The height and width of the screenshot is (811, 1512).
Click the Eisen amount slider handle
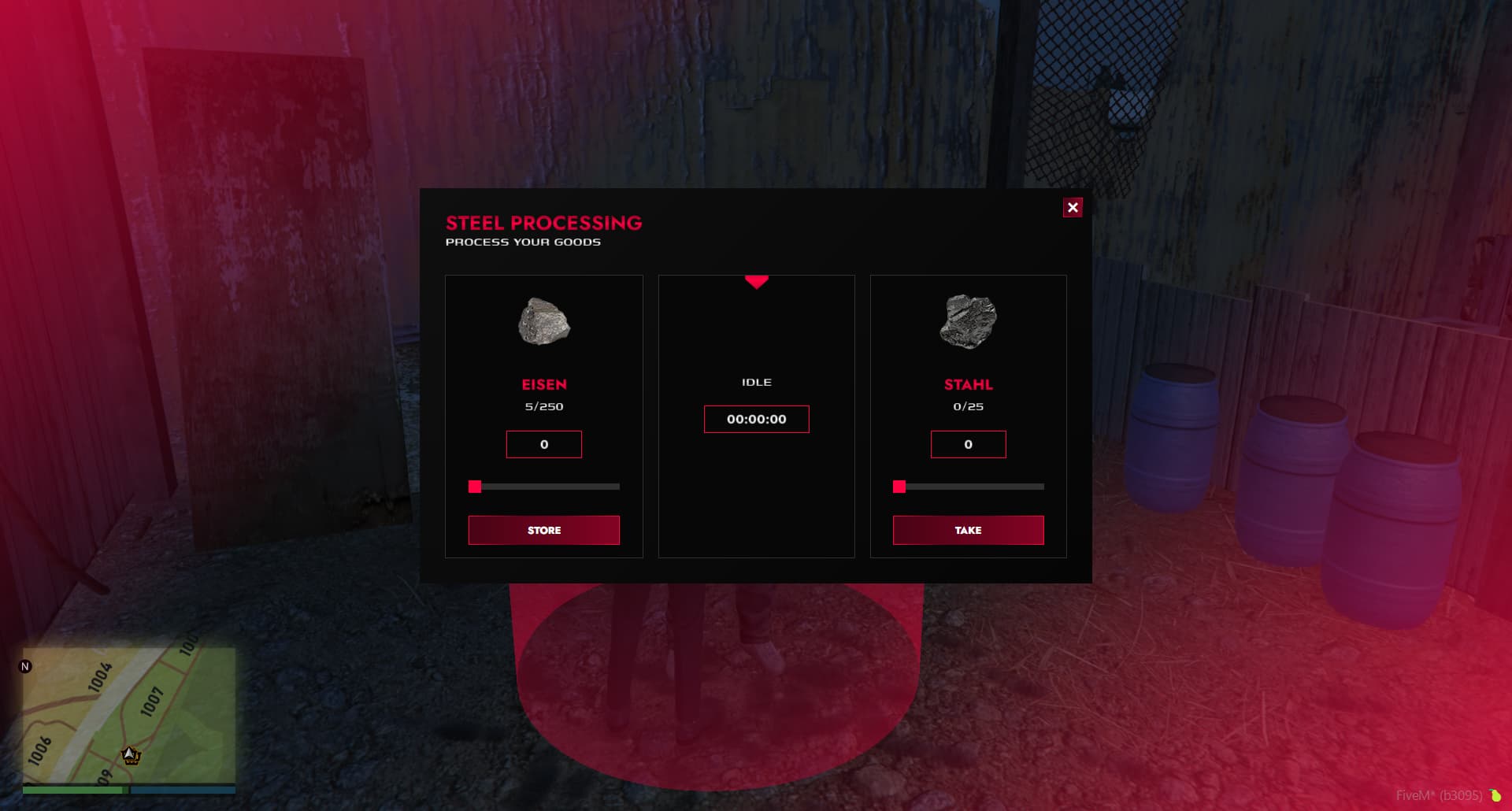tap(475, 487)
